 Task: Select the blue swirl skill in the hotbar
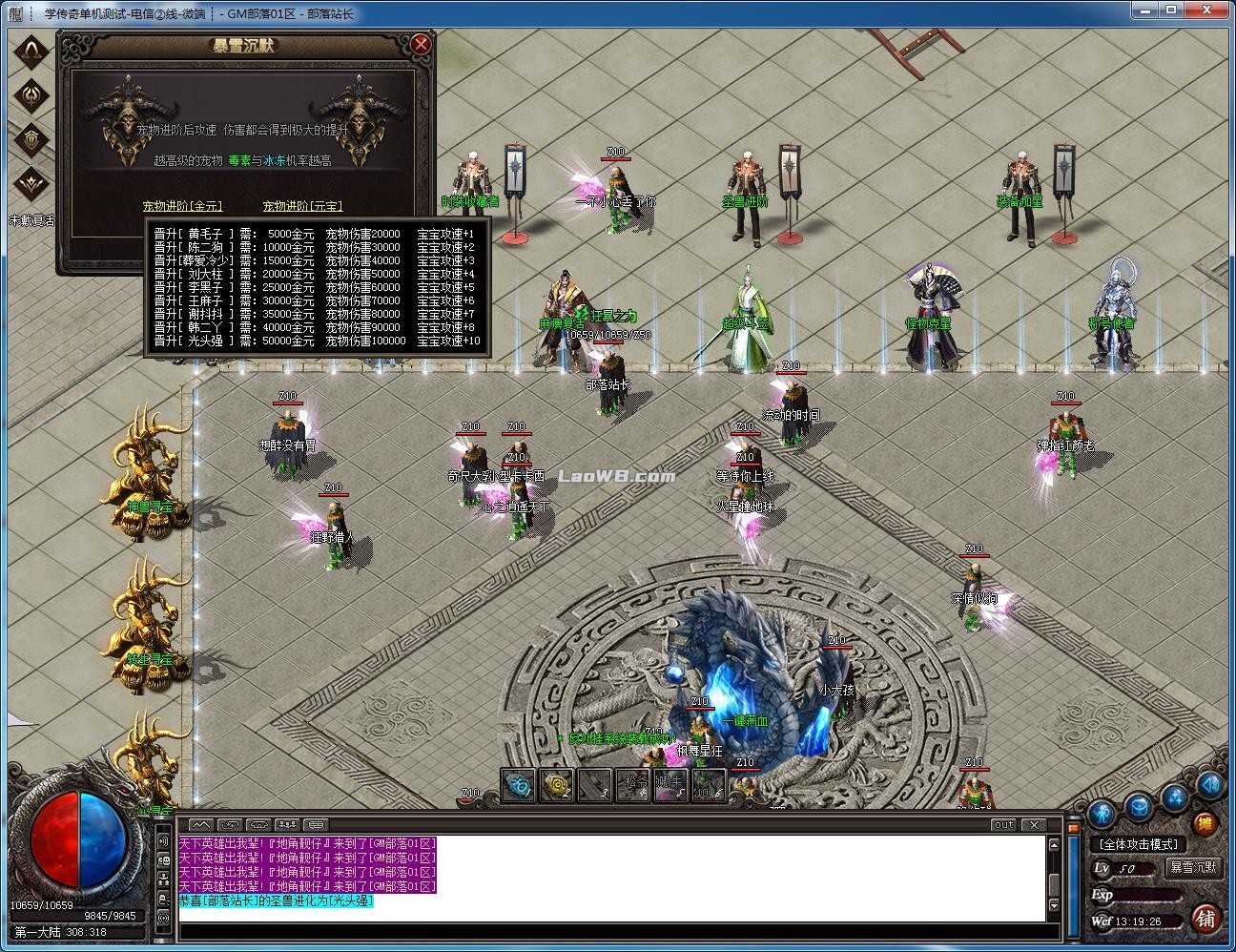(x=518, y=785)
